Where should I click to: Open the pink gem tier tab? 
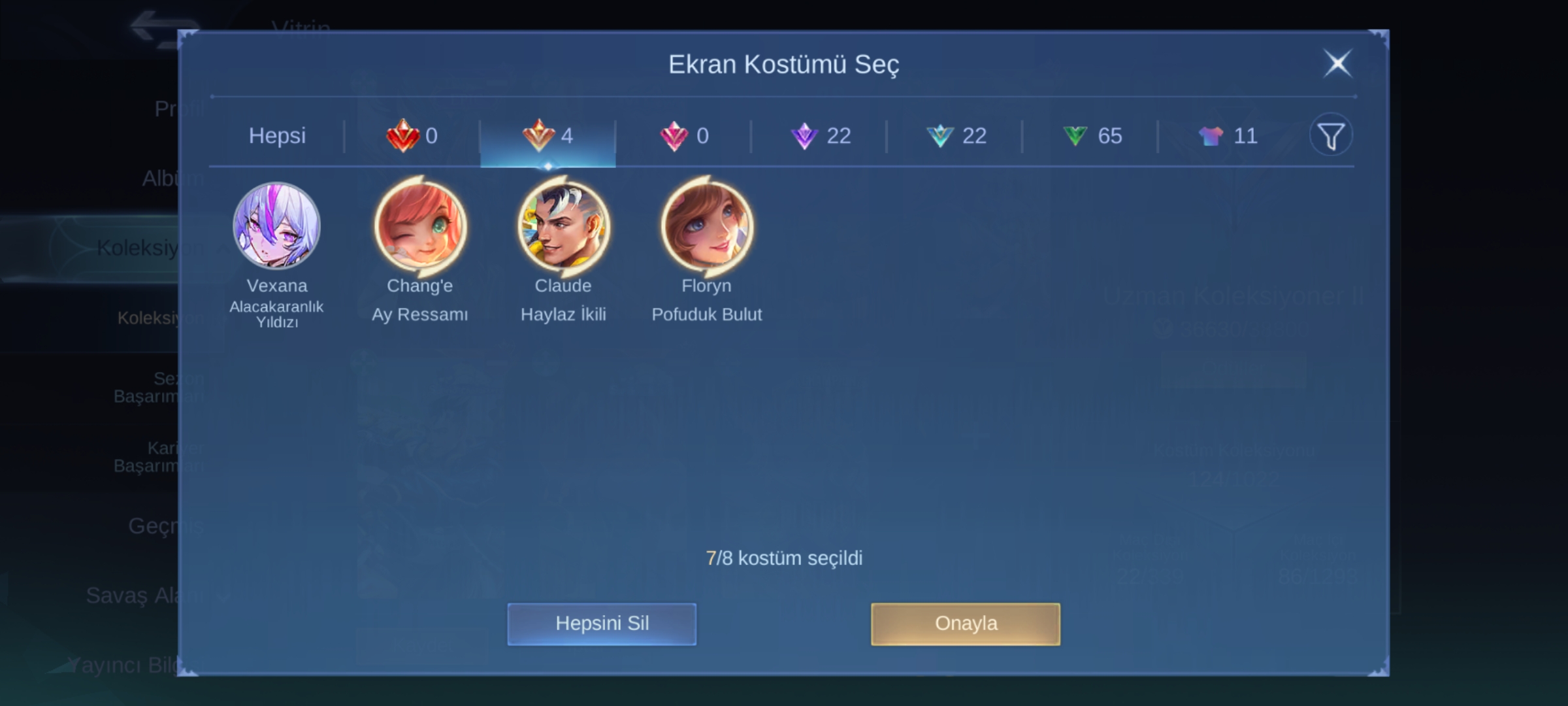pos(684,136)
